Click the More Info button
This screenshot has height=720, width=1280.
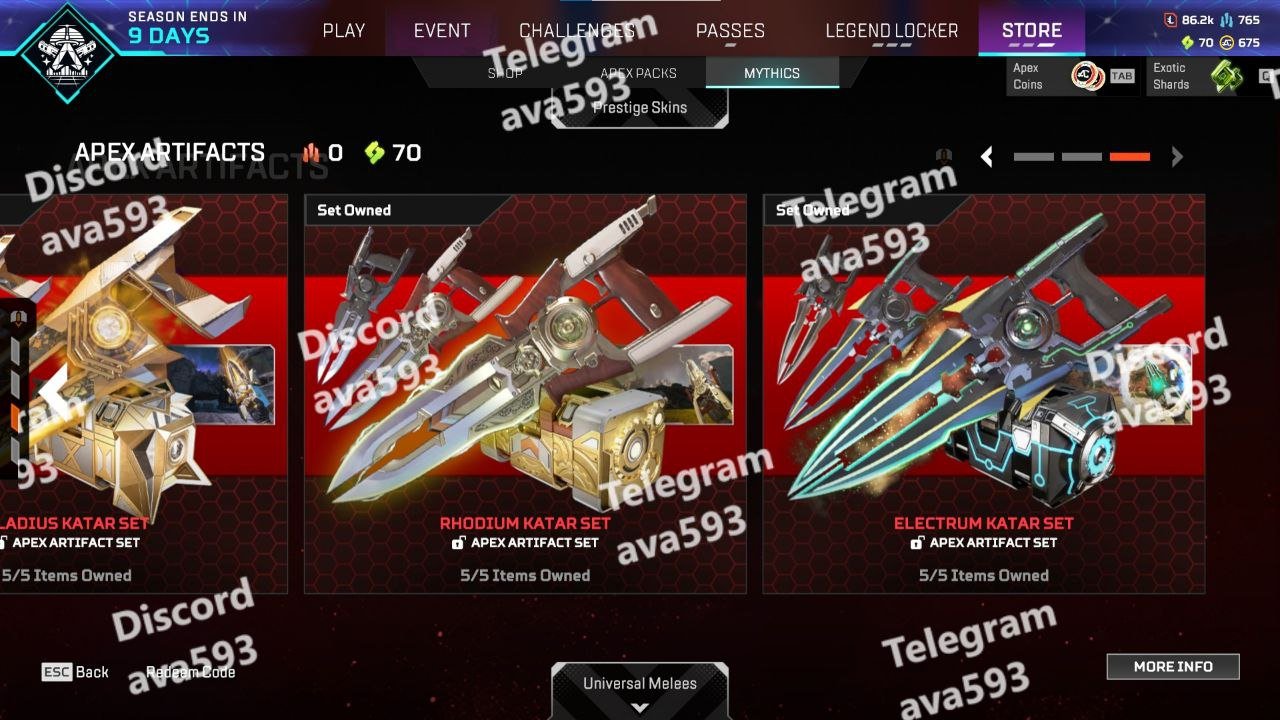click(x=1172, y=667)
